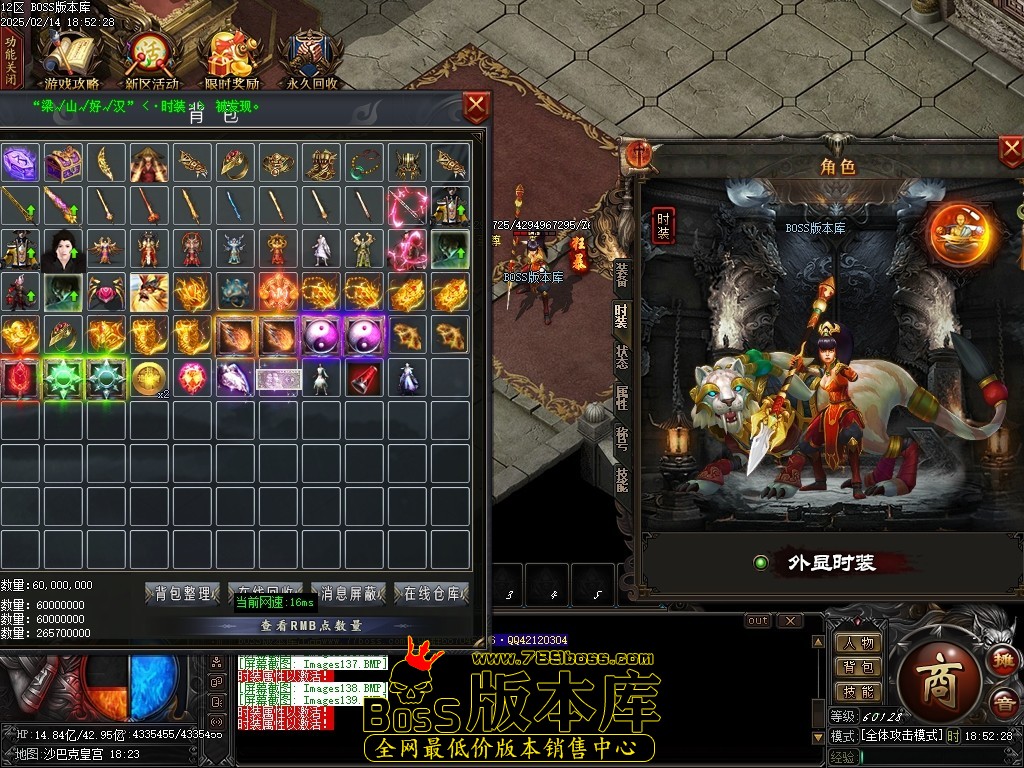Click the 人物 character button
Image resolution: width=1024 pixels, height=768 pixels.
click(x=858, y=644)
